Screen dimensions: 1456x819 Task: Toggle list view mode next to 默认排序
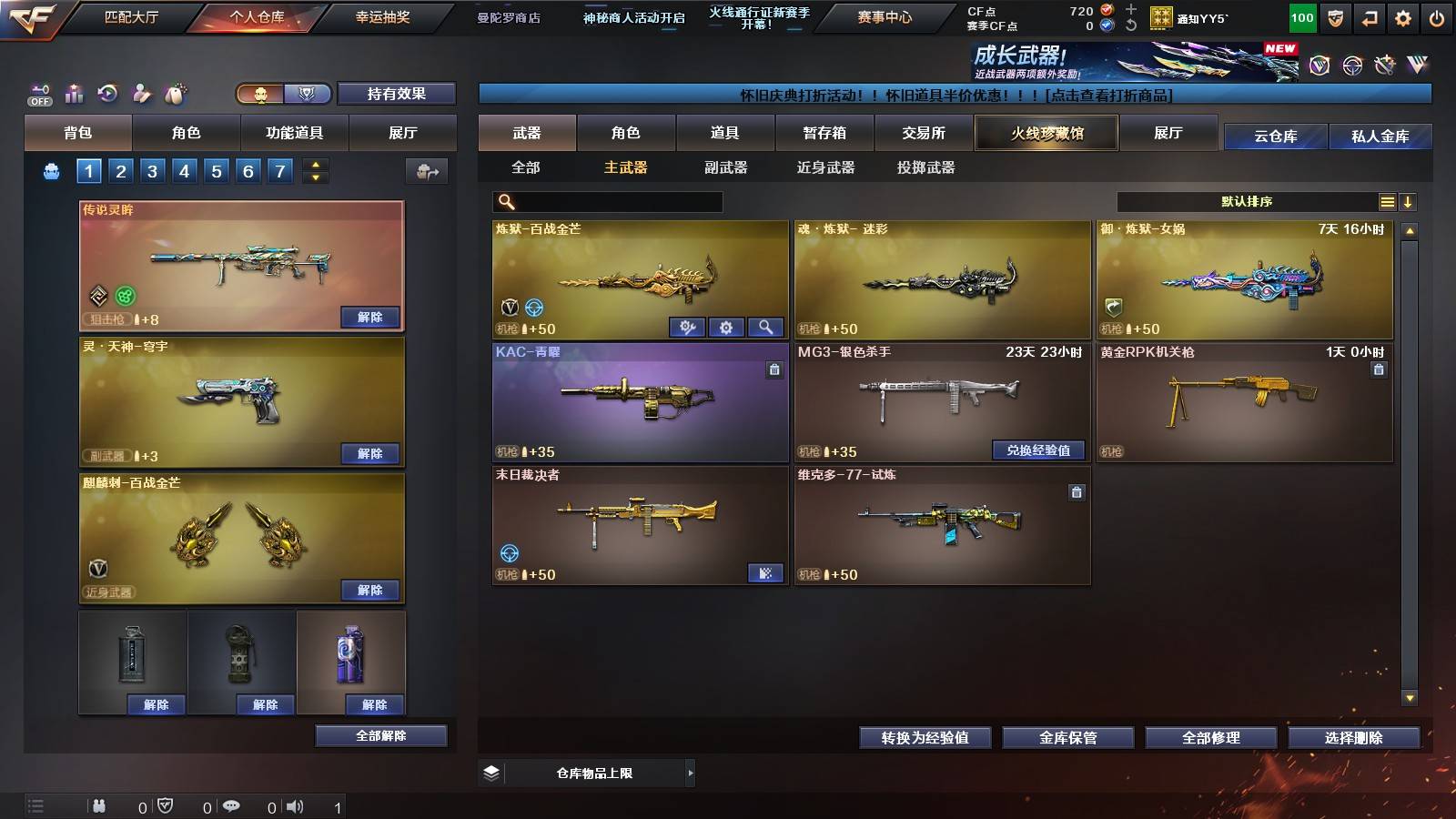click(1387, 201)
